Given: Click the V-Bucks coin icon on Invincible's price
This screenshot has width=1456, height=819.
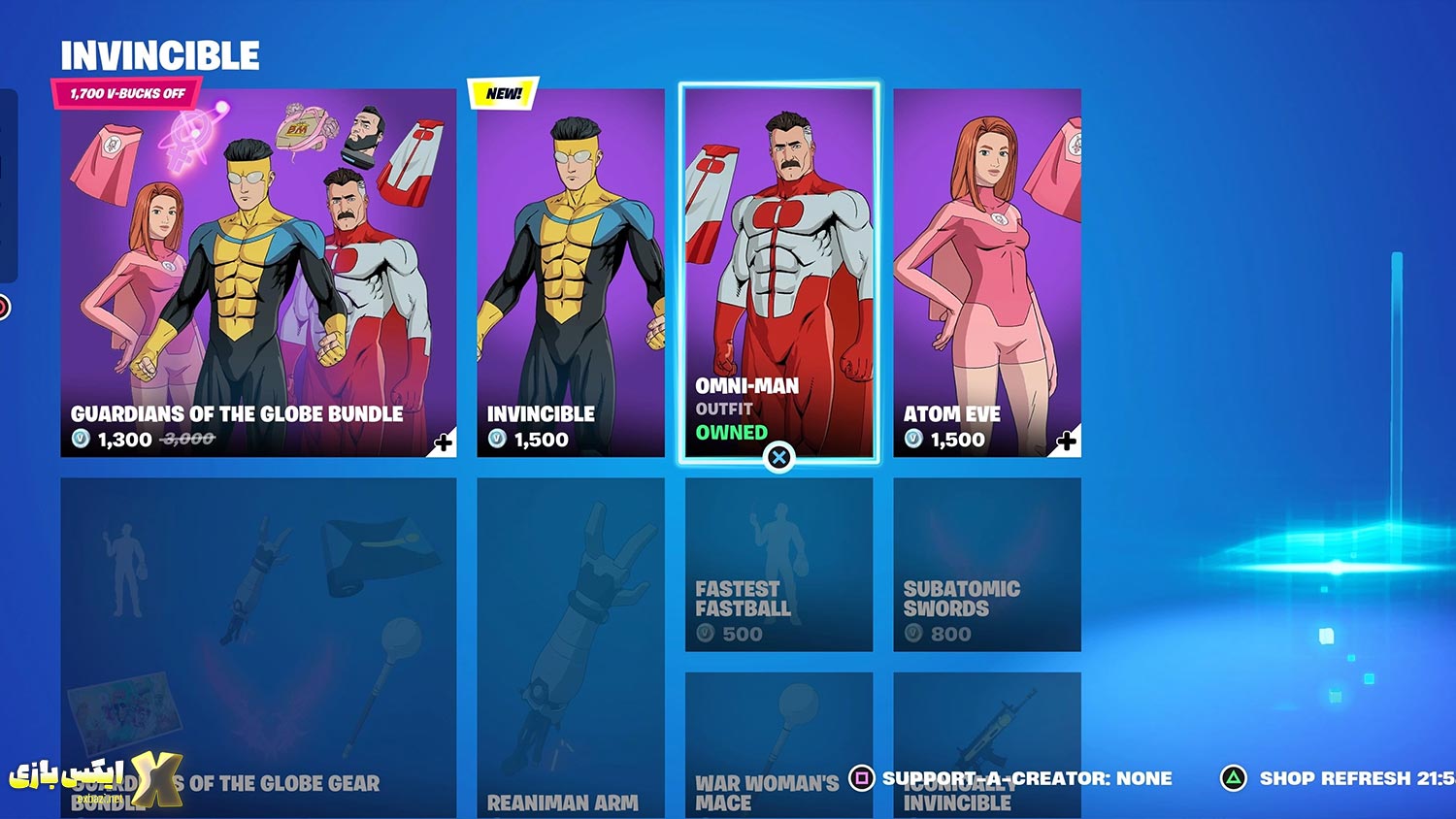Looking at the screenshot, I should pos(495,440).
